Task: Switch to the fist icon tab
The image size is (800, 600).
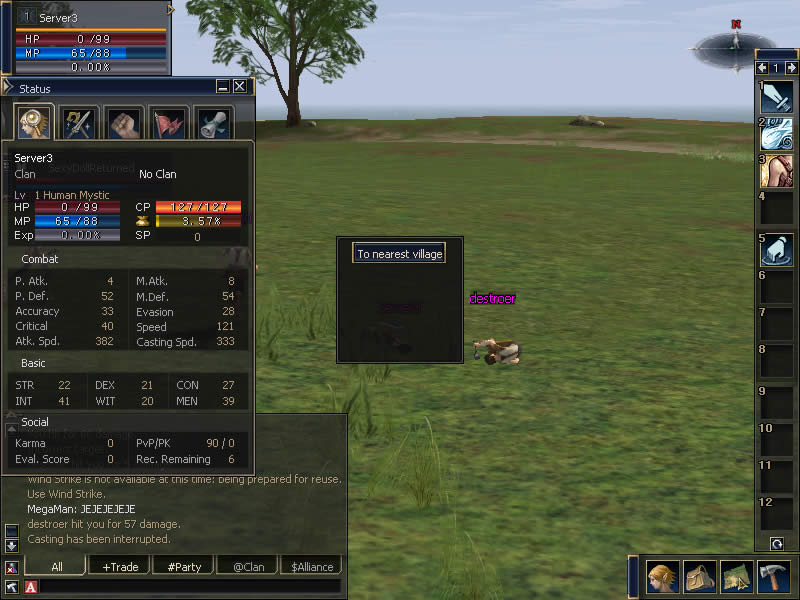Action: coord(124,123)
